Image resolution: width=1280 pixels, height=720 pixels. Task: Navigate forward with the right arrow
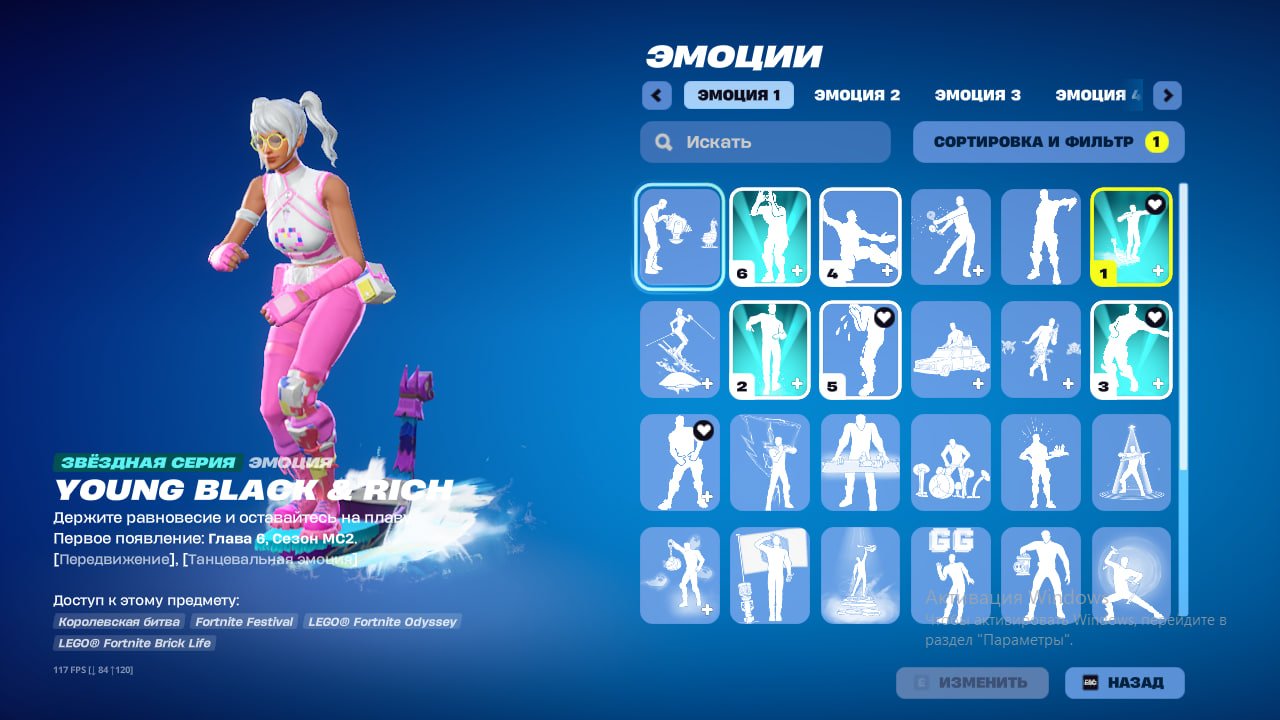tap(1166, 95)
